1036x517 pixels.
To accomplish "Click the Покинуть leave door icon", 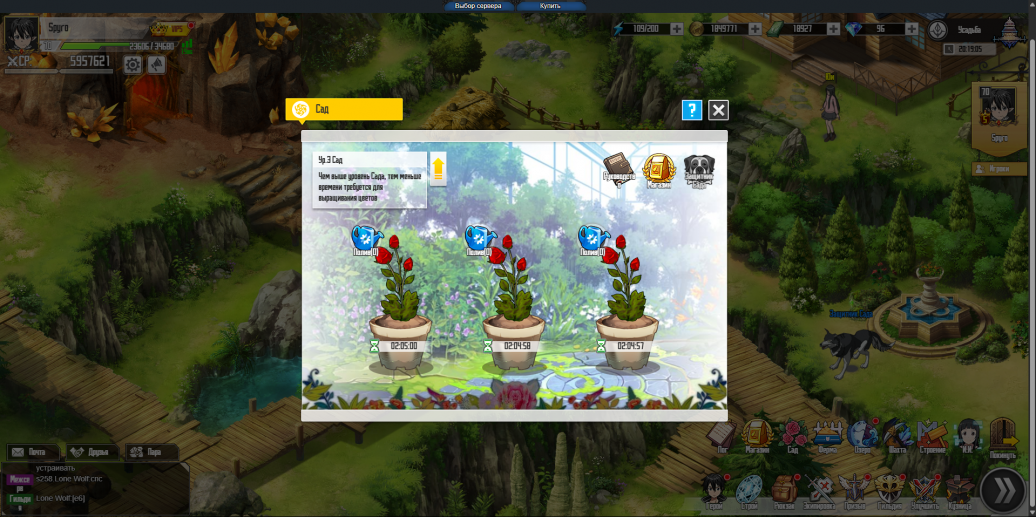I will click(x=1003, y=437).
